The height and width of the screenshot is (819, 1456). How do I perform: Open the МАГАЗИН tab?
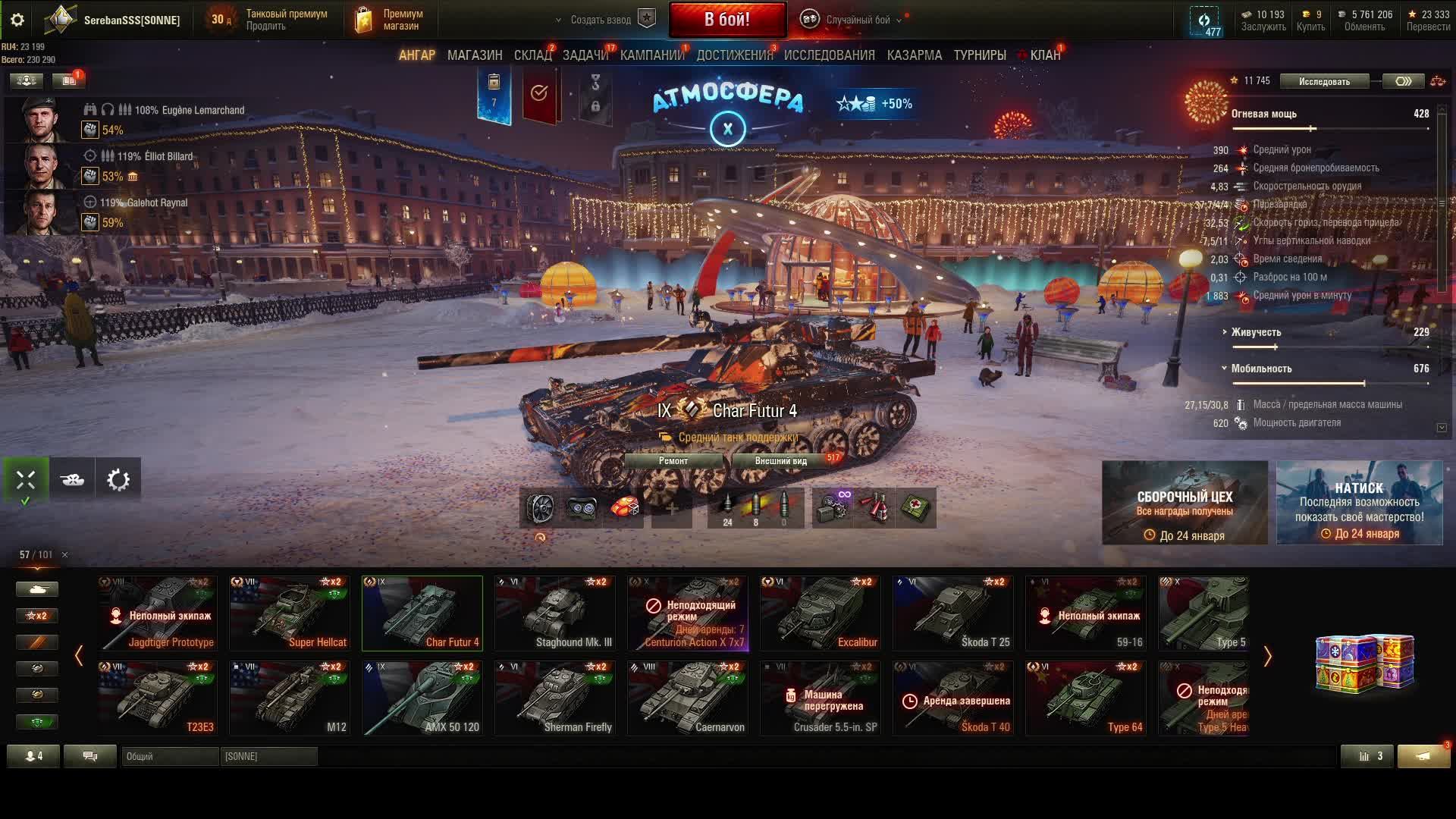click(x=475, y=55)
